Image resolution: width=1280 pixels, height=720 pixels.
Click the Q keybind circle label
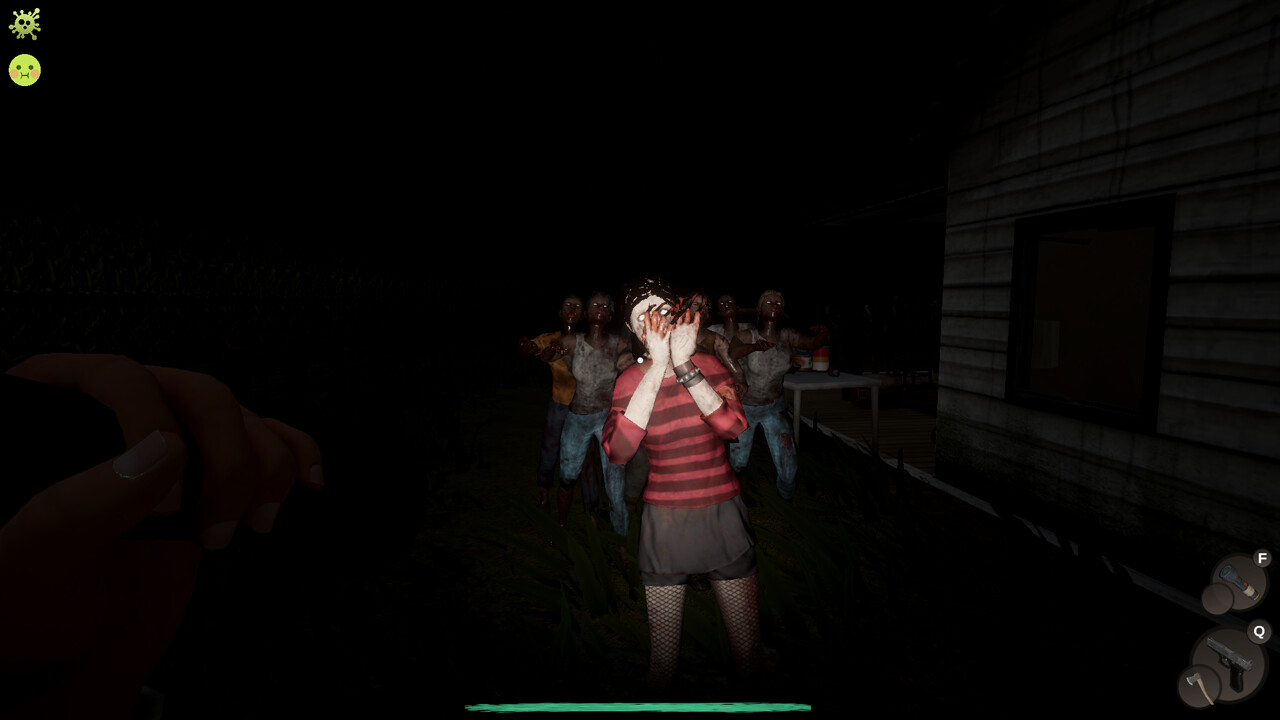click(x=1260, y=630)
